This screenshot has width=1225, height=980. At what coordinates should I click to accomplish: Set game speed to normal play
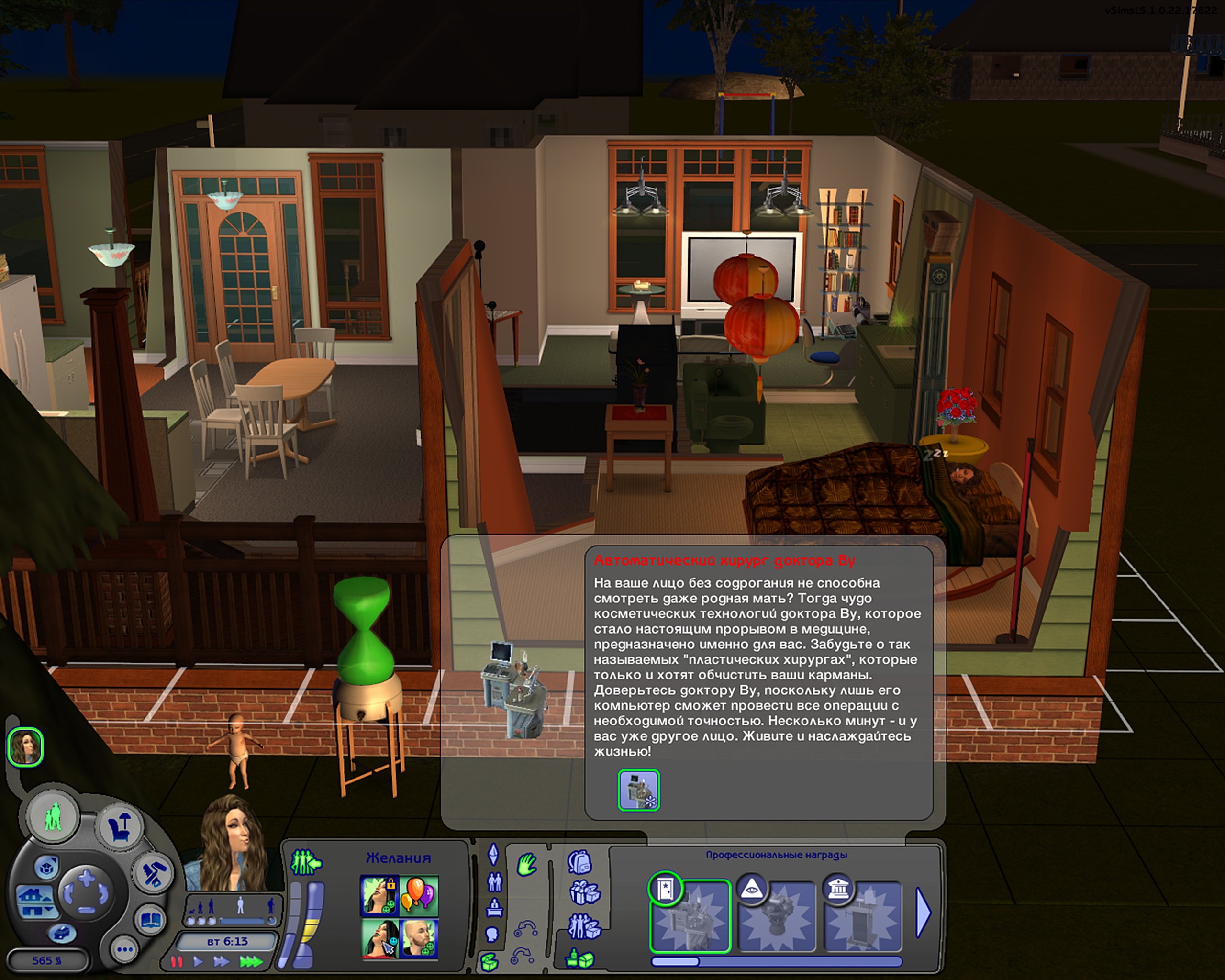(198, 961)
